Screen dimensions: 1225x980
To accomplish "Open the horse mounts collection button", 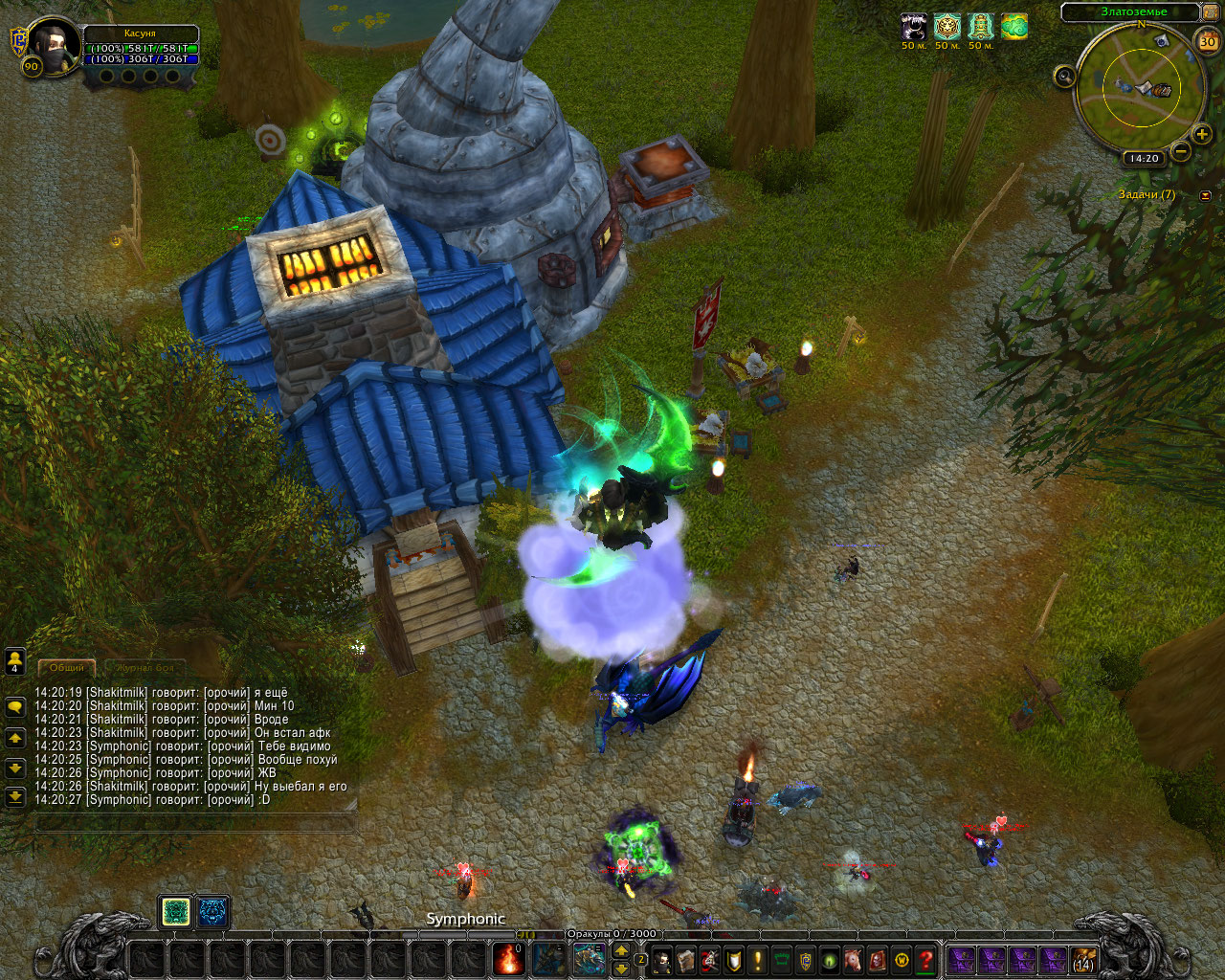I will 854,960.
